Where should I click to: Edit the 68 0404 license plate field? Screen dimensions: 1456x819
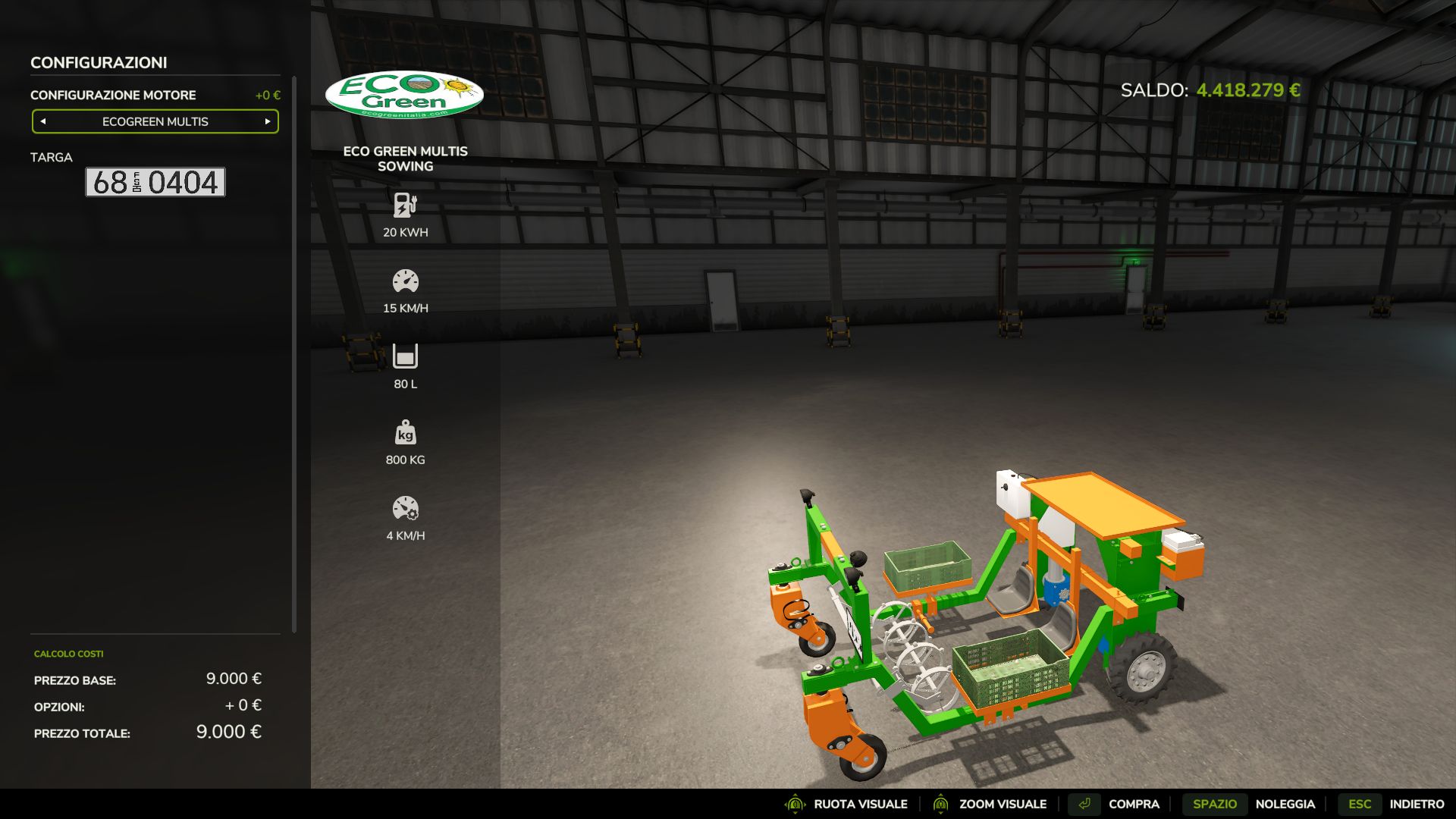tap(155, 183)
